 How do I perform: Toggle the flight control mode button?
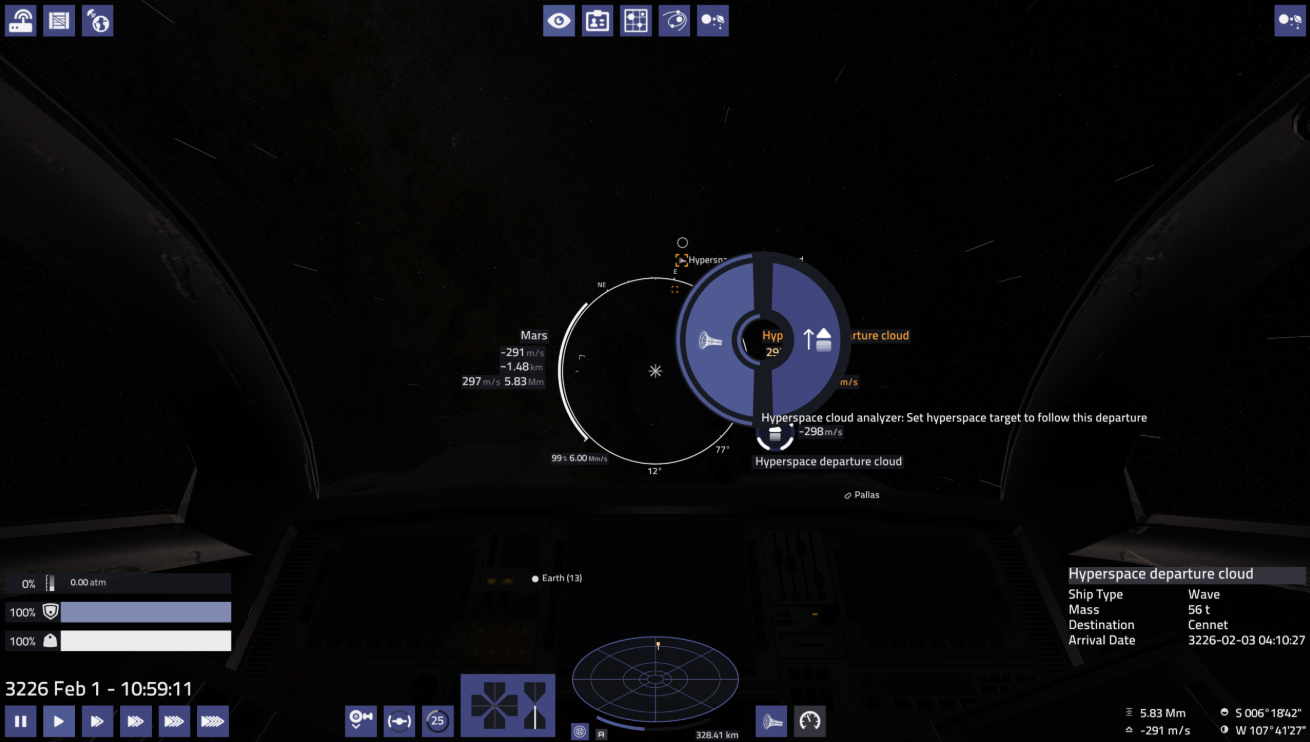point(399,720)
